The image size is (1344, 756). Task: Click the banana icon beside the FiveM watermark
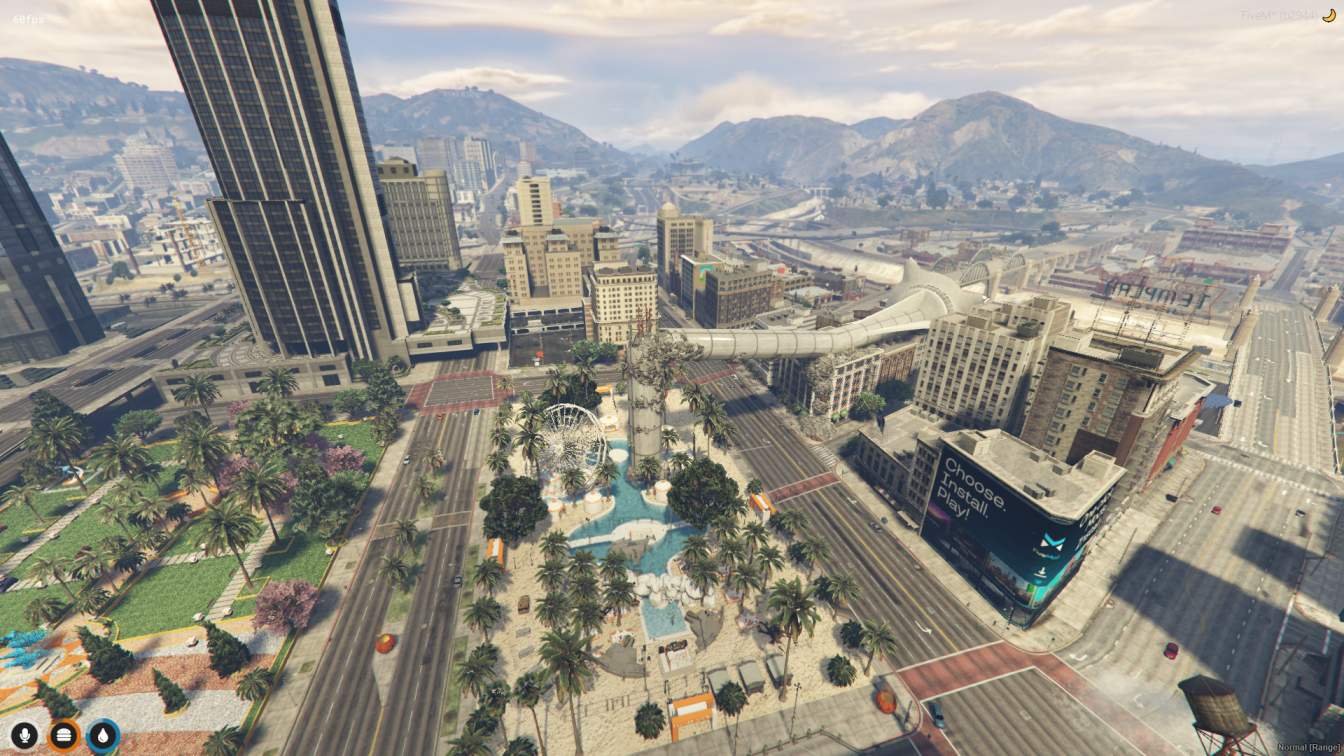click(1329, 15)
